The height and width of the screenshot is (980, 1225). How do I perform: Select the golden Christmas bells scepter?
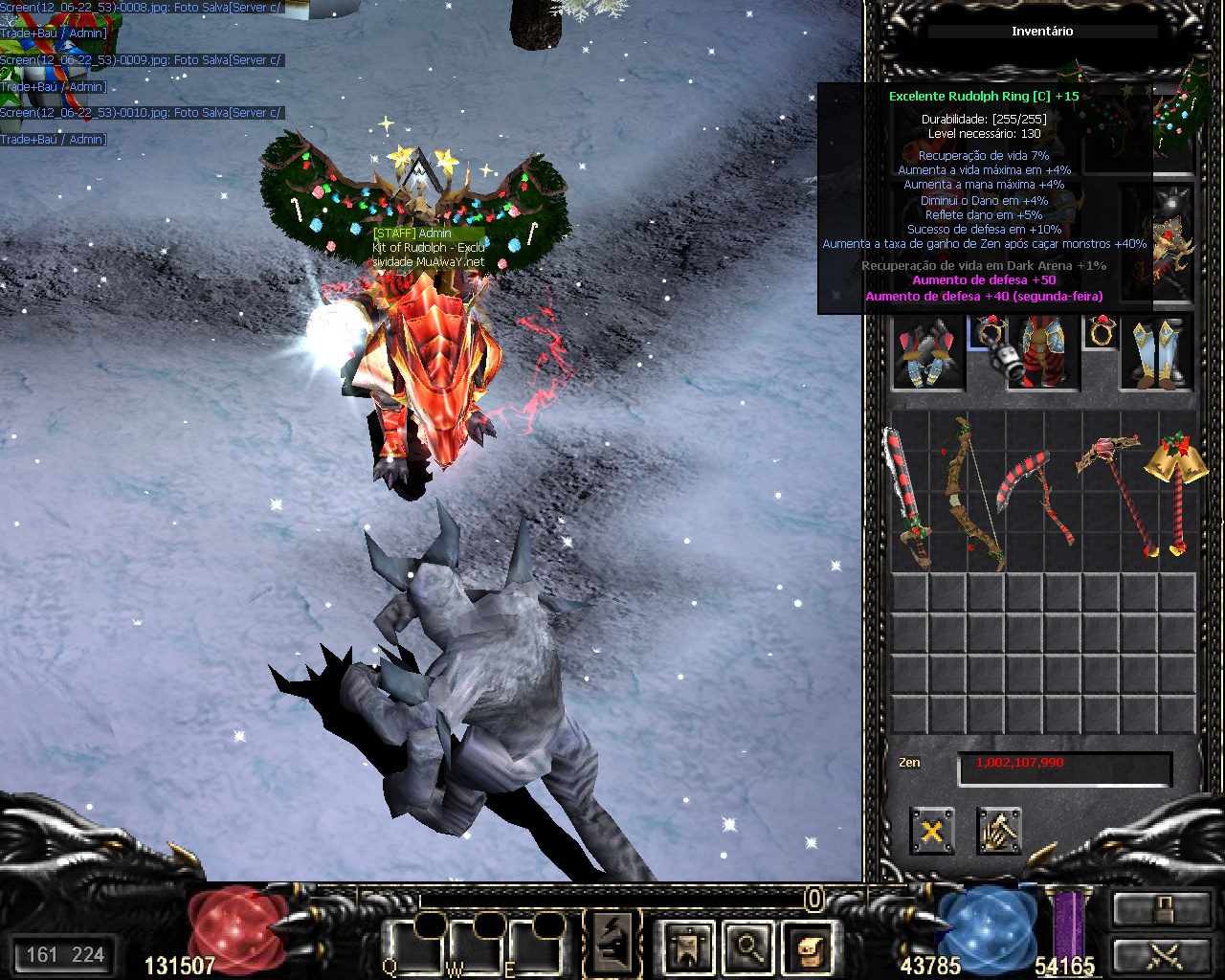click(1173, 488)
